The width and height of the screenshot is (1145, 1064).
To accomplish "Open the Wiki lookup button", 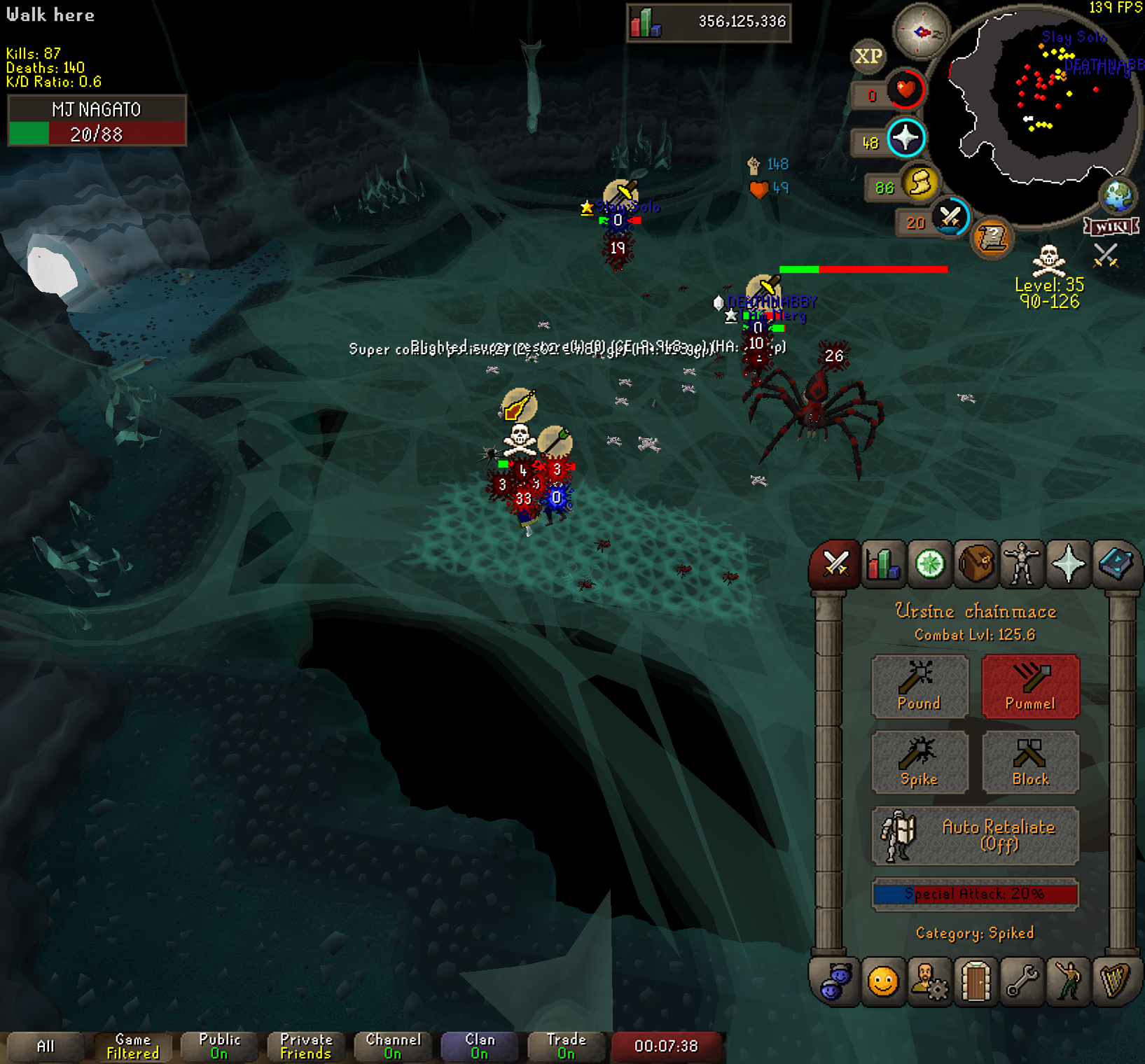I will (x=1111, y=226).
